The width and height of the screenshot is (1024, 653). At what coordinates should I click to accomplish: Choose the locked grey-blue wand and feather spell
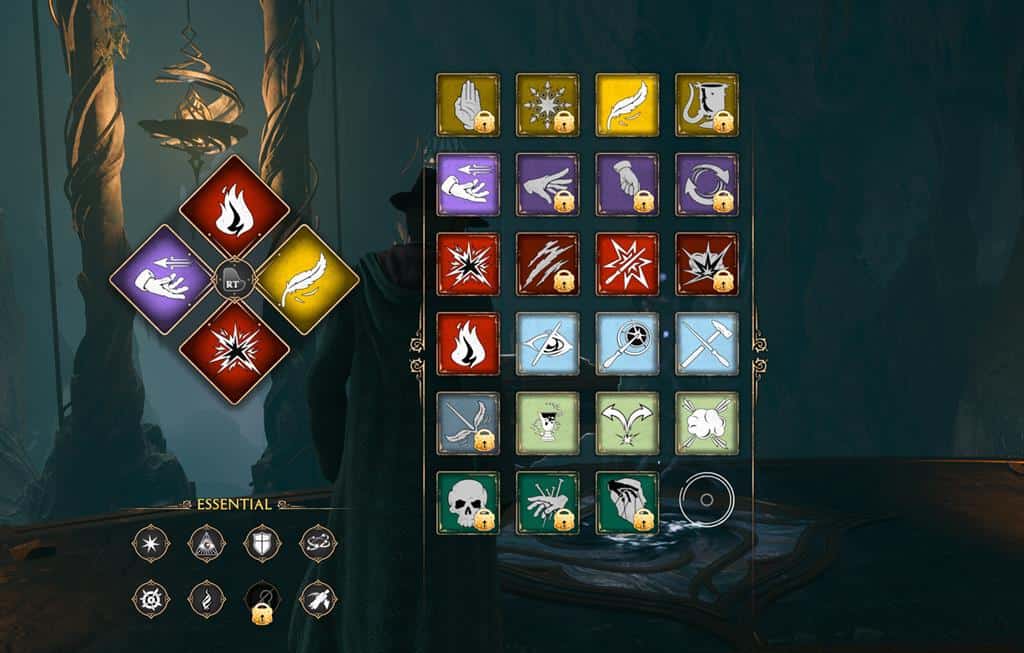468,423
